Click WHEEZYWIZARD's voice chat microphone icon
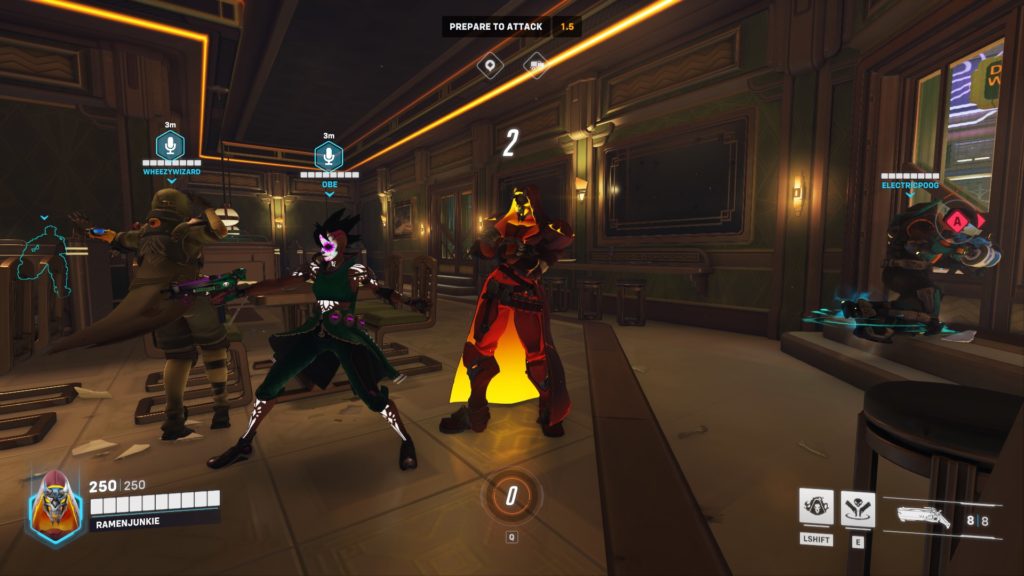1024x576 pixels. 170,146
